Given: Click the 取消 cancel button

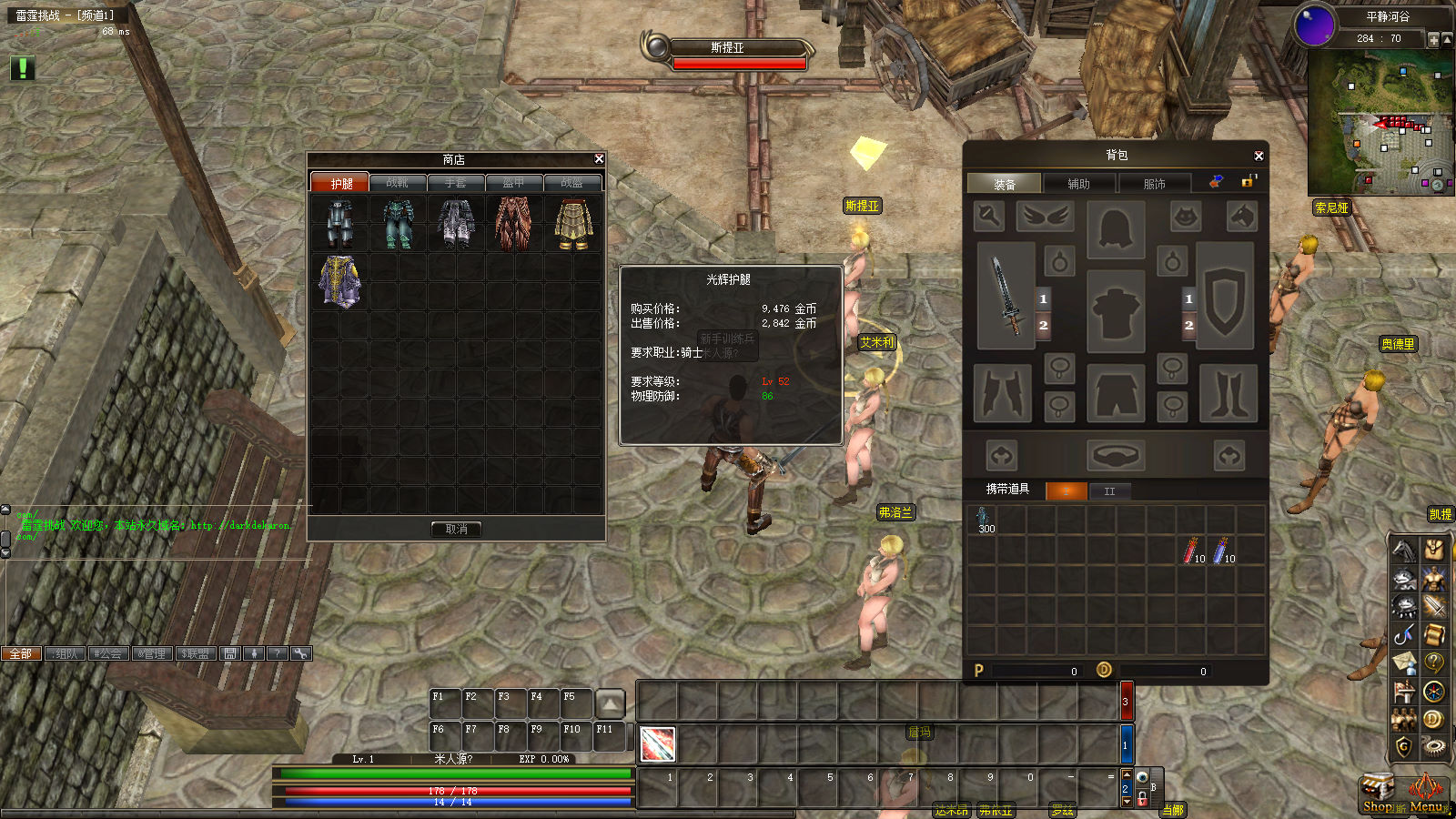Looking at the screenshot, I should [x=456, y=529].
